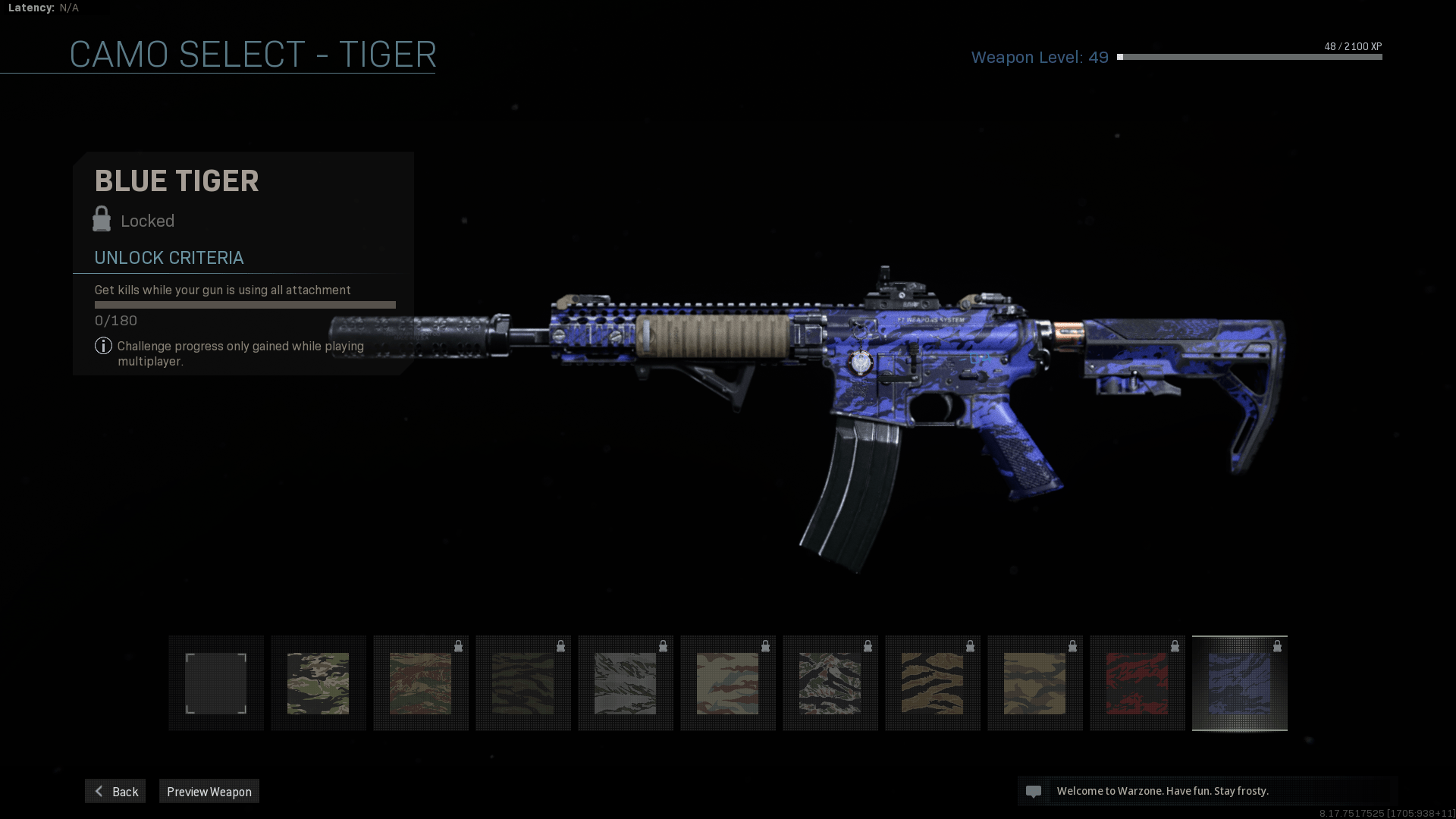Choose the unlocked green tiger camo
The height and width of the screenshot is (819, 1456).
pyautogui.click(x=318, y=683)
